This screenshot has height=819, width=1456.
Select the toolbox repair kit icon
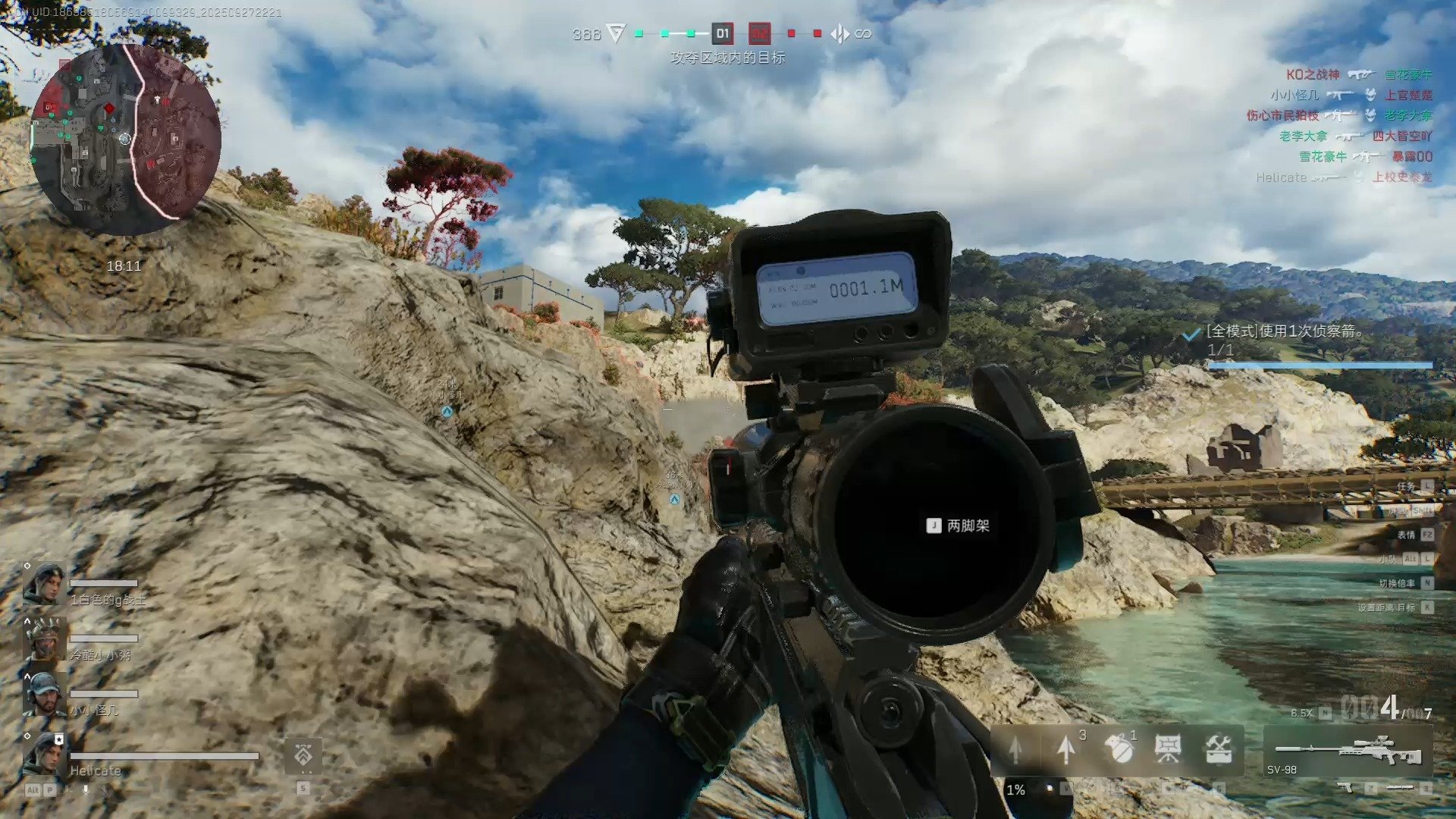(1218, 749)
